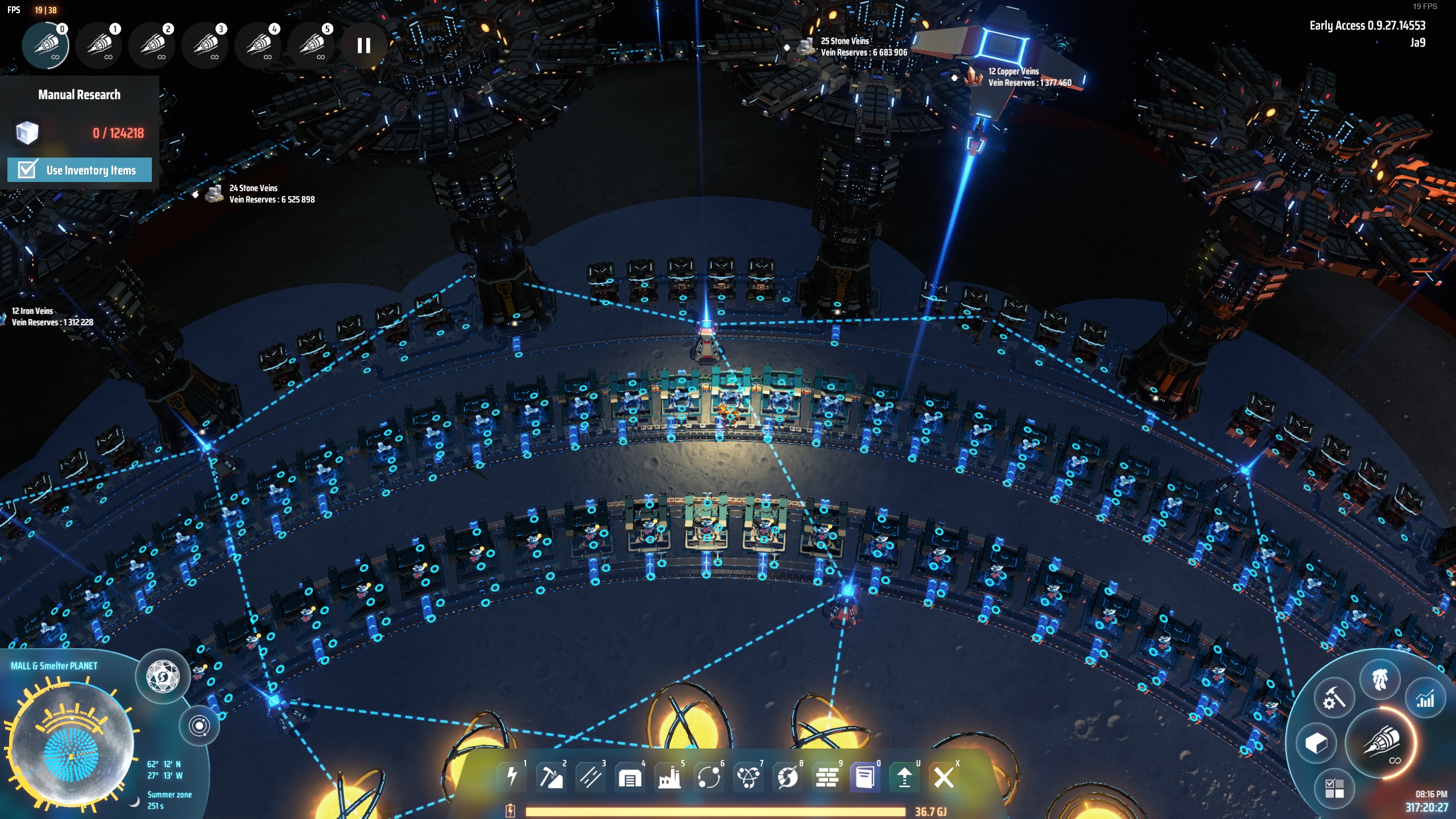Open the star map orbit button
Image resolution: width=1456 pixels, height=819 pixels.
pos(199,726)
